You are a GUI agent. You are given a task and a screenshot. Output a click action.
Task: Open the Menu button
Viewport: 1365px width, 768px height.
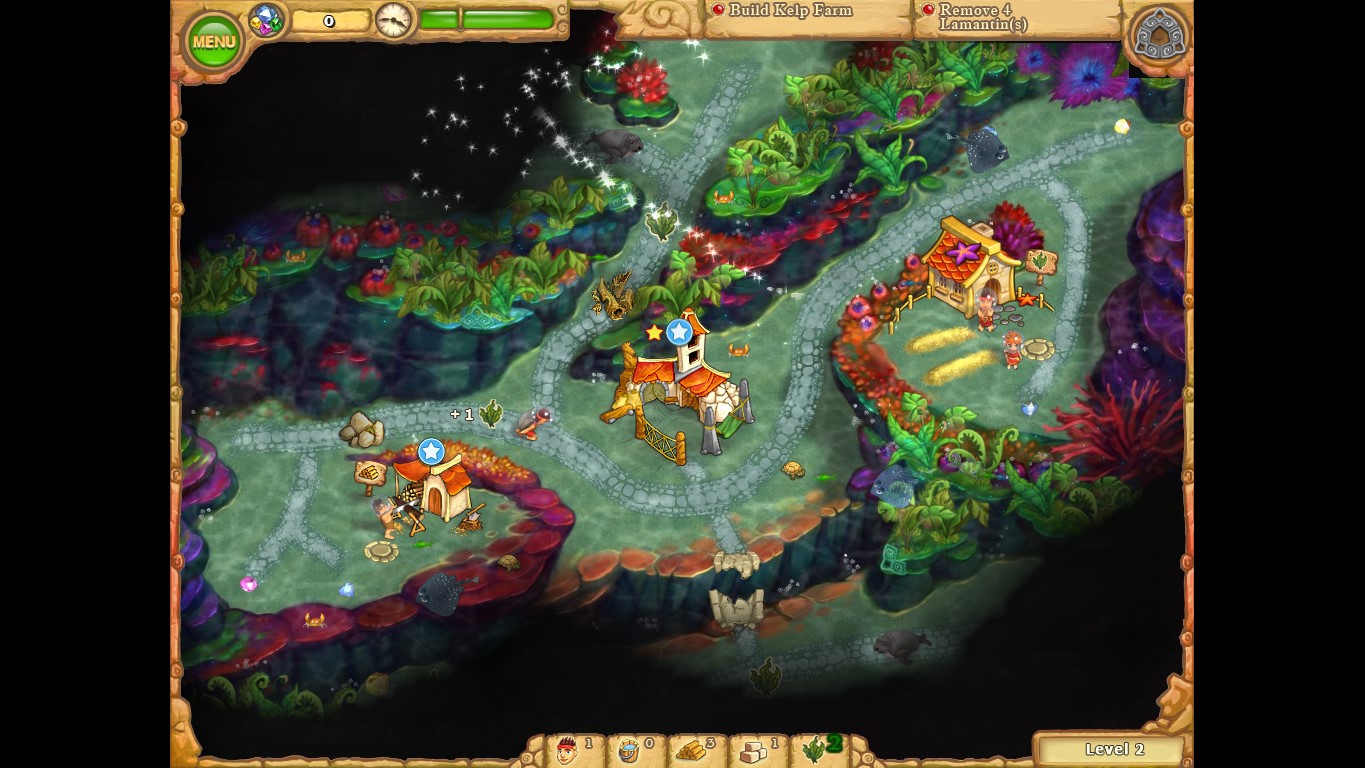pos(213,39)
